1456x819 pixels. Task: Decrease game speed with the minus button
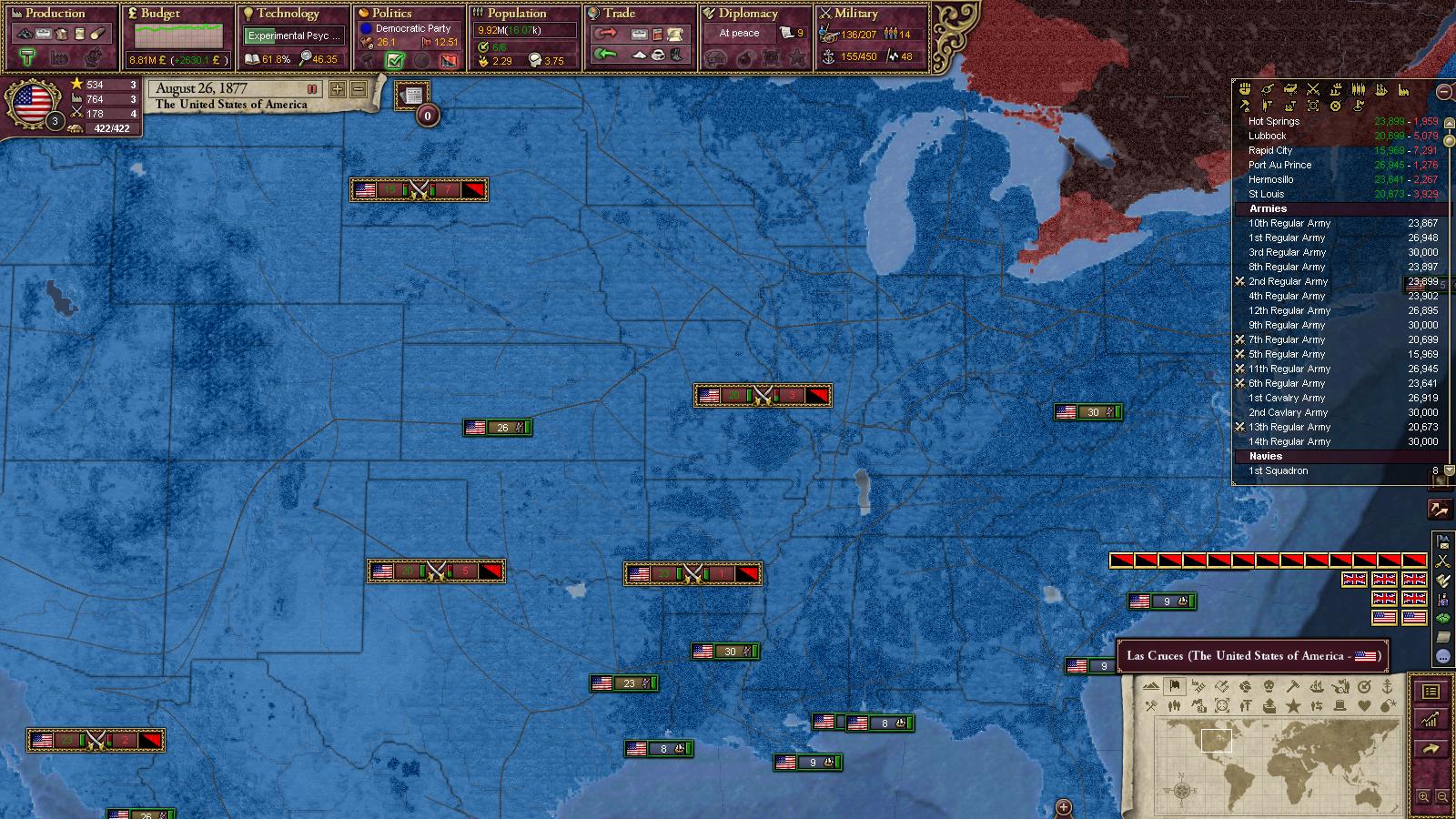tap(359, 89)
